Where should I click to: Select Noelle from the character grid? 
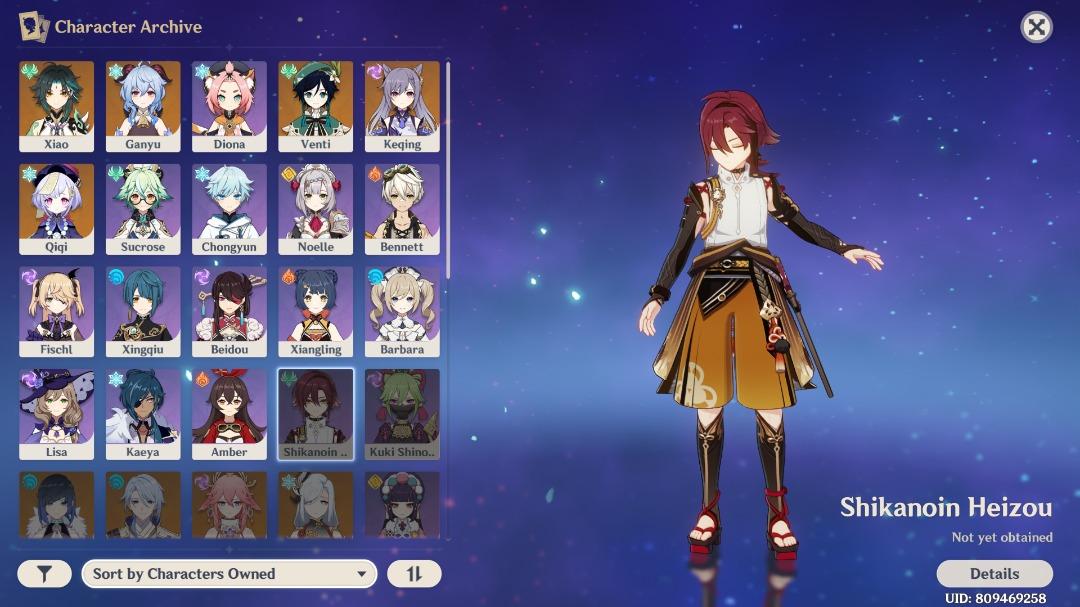click(315, 209)
